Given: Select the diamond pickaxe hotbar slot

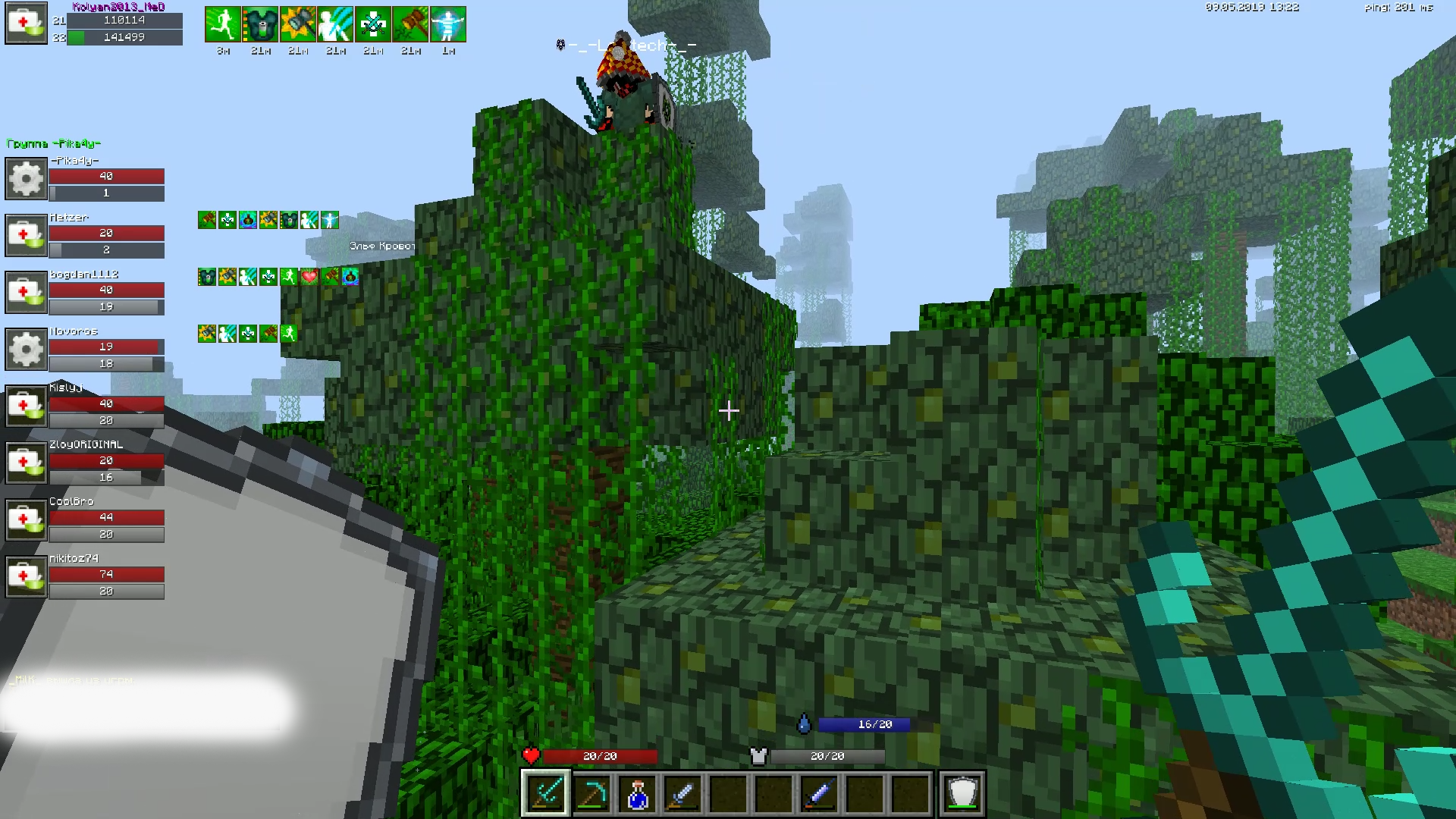Looking at the screenshot, I should point(591,793).
